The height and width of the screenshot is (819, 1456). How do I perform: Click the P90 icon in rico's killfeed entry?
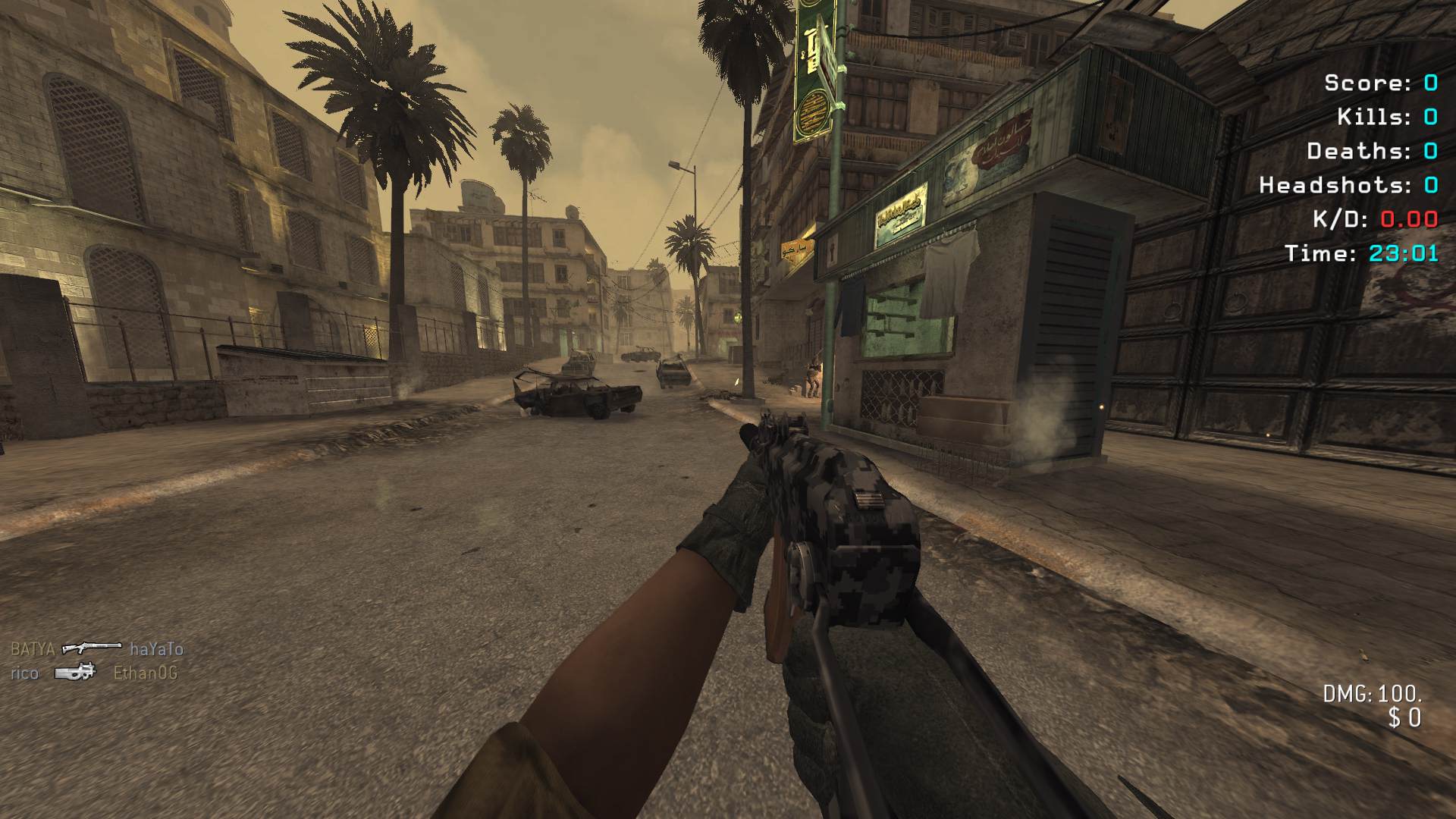tap(76, 672)
